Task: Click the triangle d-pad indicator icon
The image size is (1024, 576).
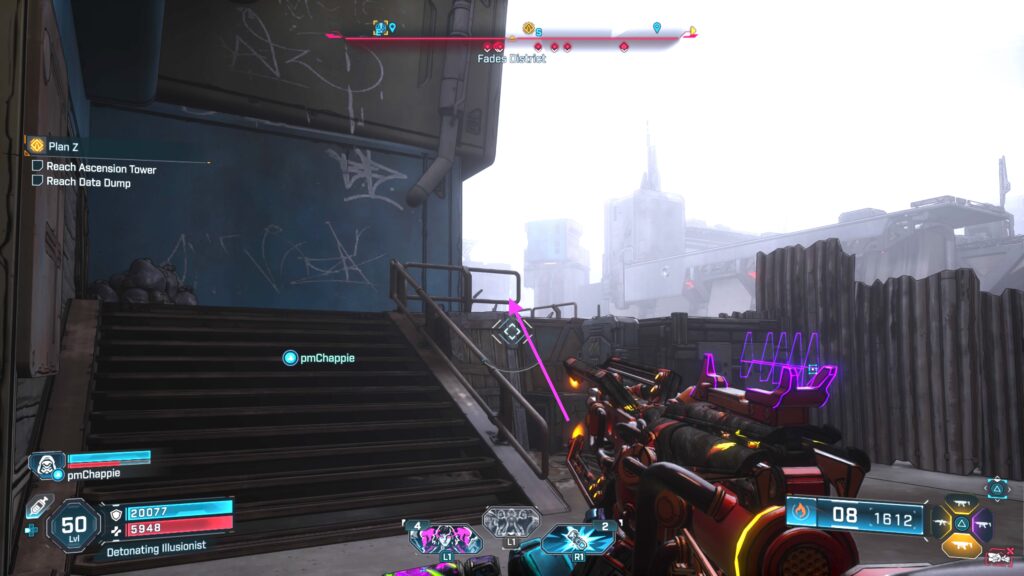Action: point(996,487)
